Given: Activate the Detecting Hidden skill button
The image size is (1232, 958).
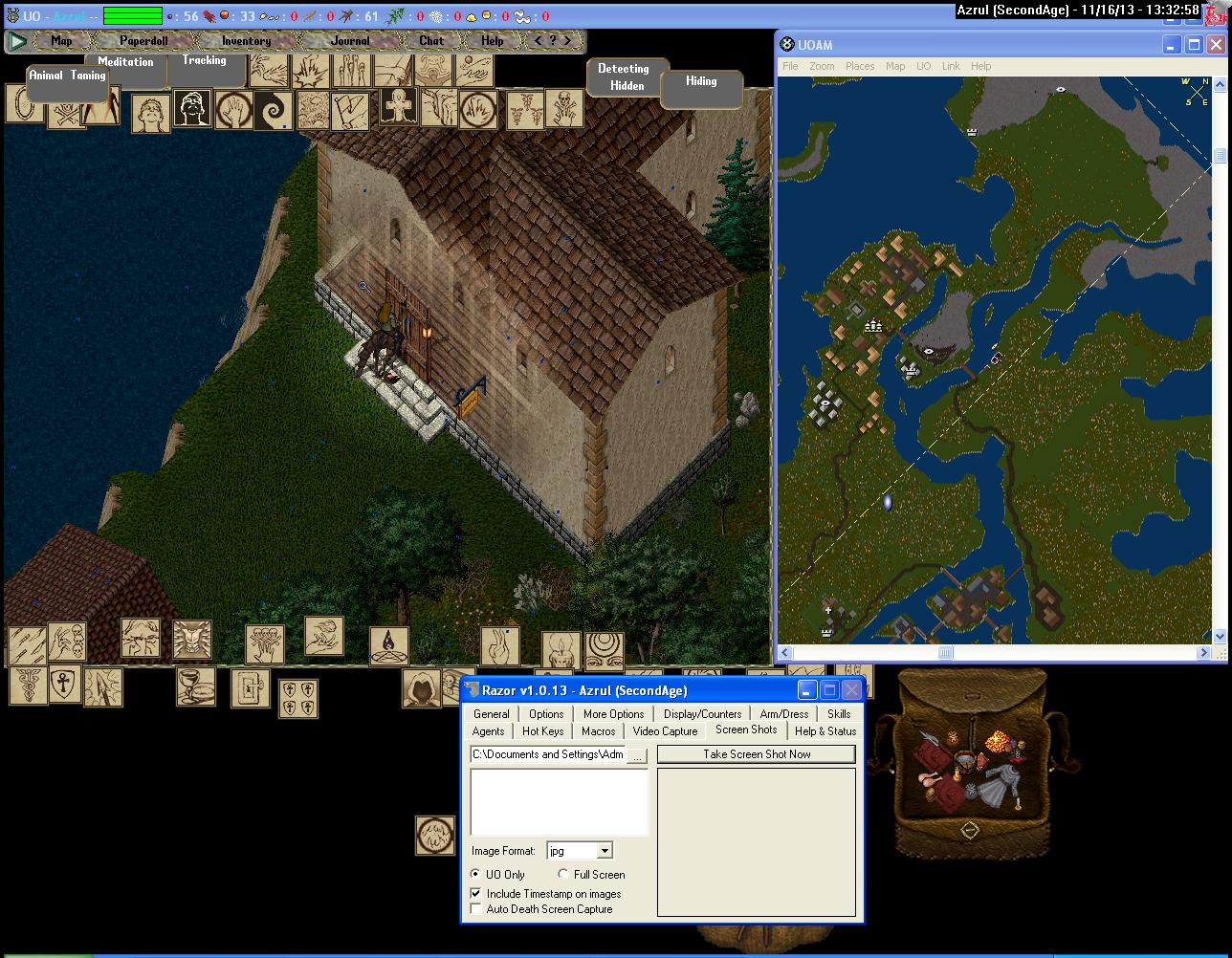Looking at the screenshot, I should click(x=624, y=77).
